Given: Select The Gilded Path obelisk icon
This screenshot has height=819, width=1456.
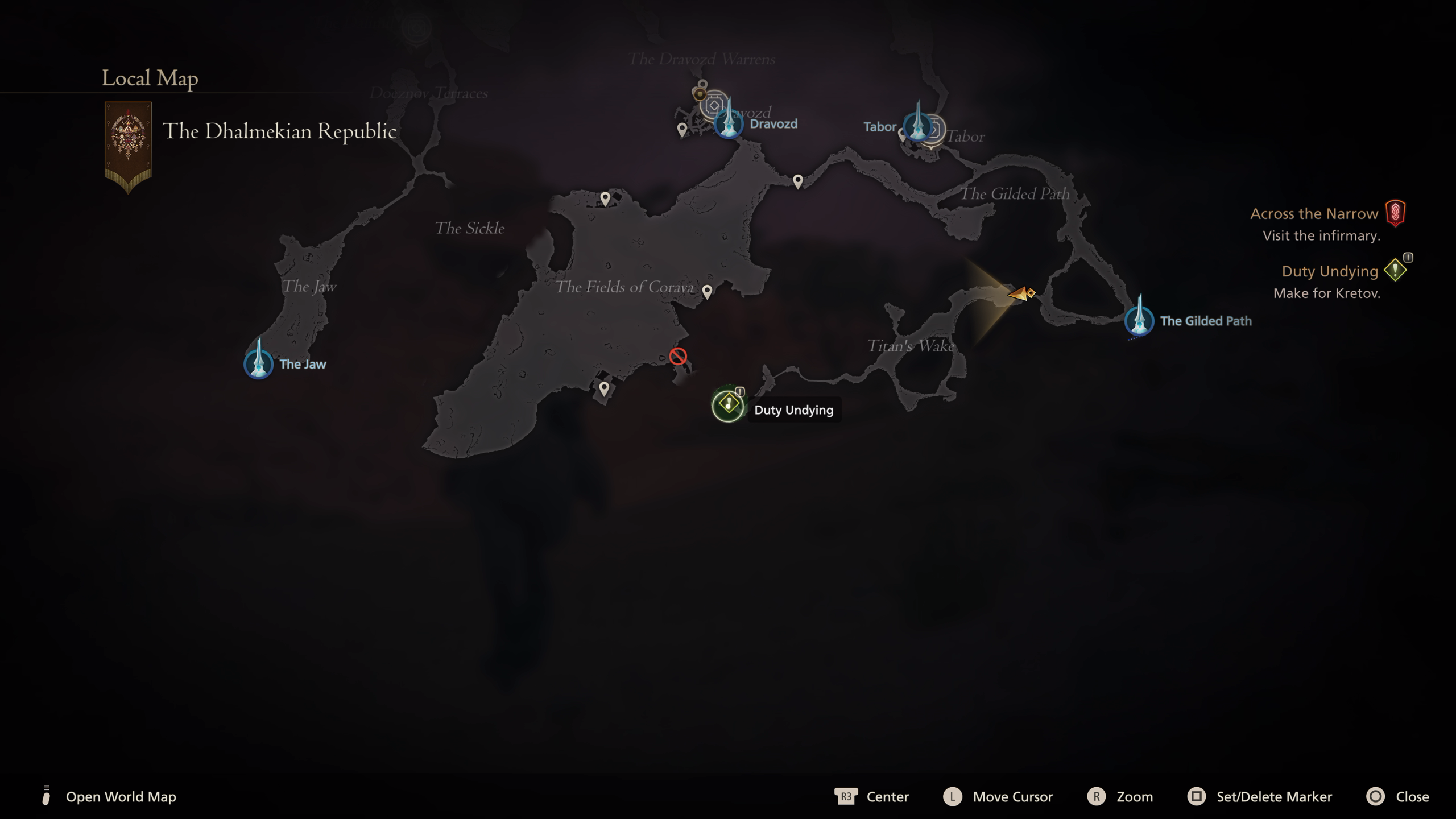Looking at the screenshot, I should click(x=1141, y=320).
